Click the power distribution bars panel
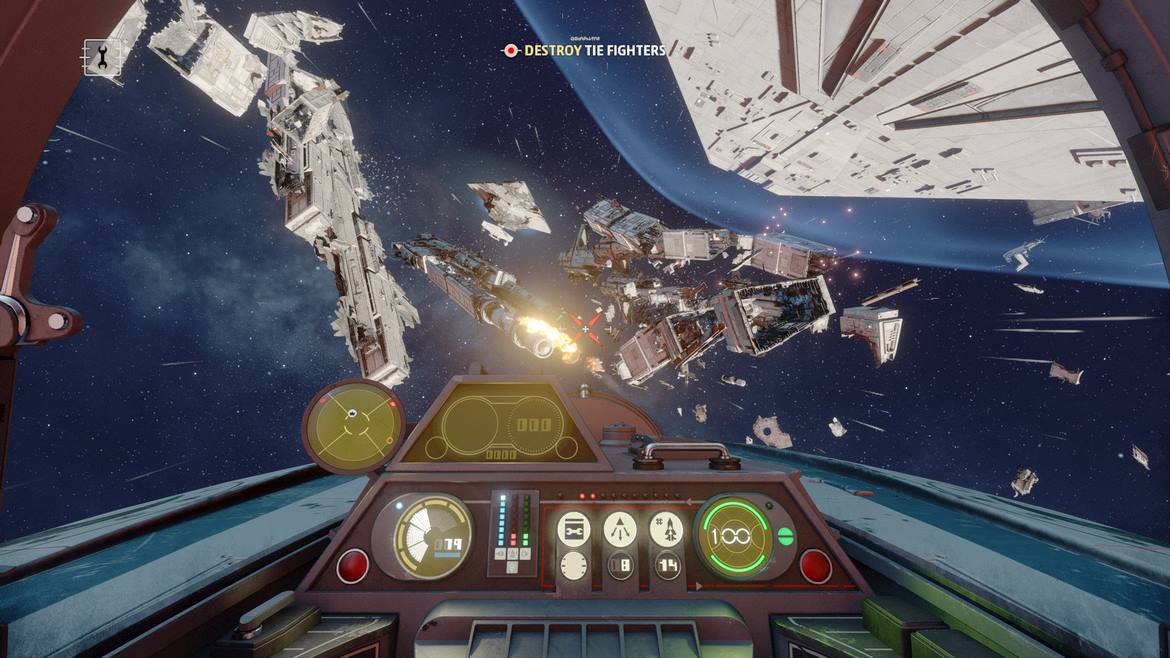 pos(513,533)
